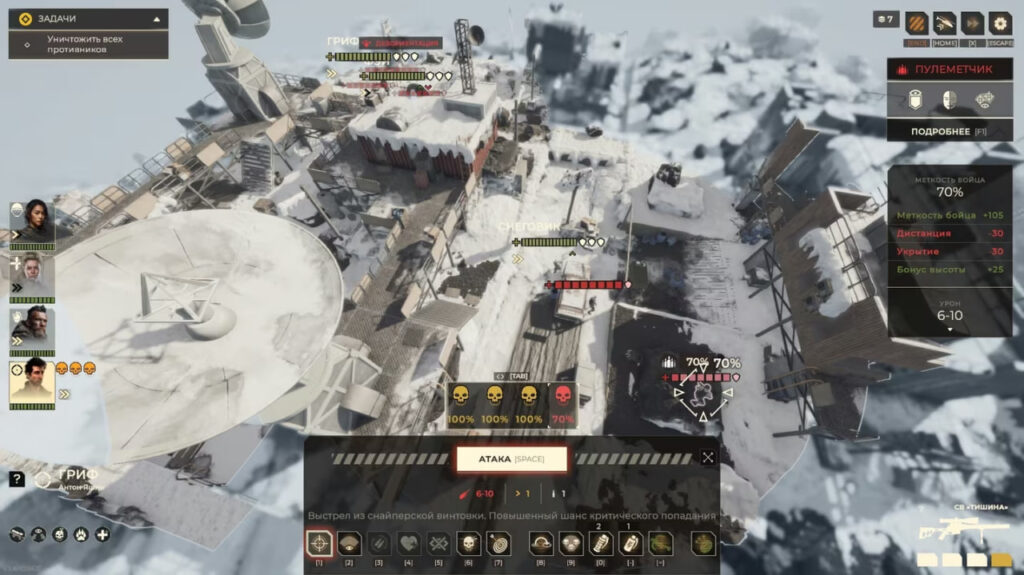The height and width of the screenshot is (575, 1024).
Task: Use the grenade item with count 2
Action: (601, 543)
